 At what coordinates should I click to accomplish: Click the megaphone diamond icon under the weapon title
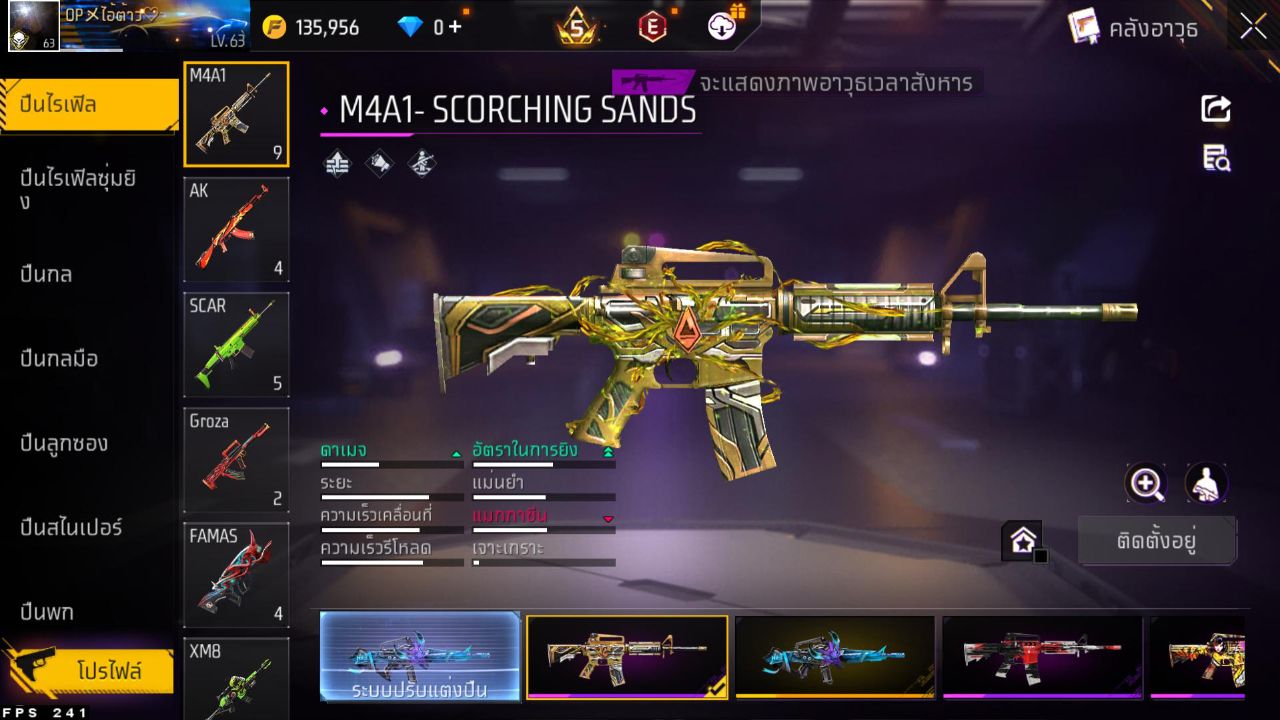[378, 161]
